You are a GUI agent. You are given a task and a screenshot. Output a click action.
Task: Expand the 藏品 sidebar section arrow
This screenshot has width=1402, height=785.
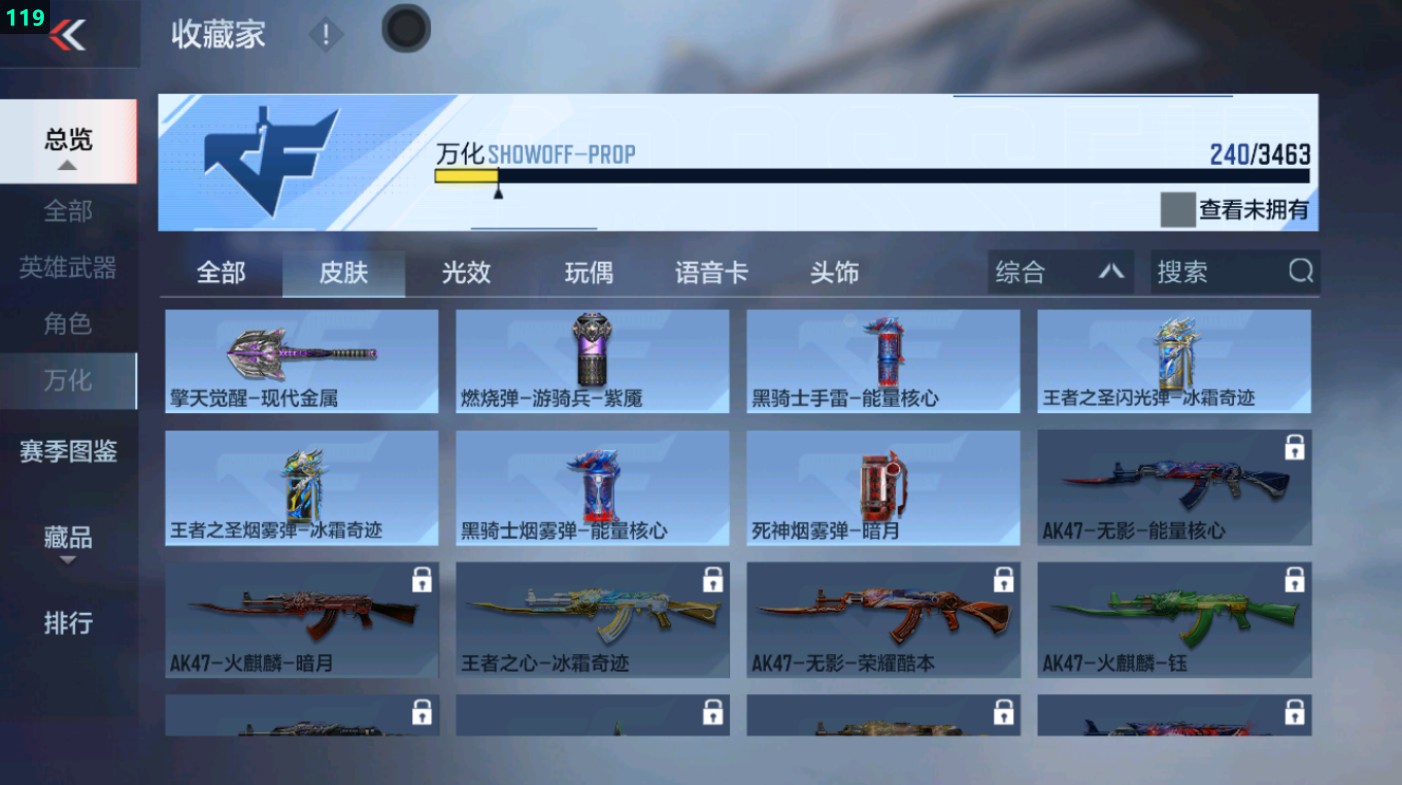click(x=66, y=558)
